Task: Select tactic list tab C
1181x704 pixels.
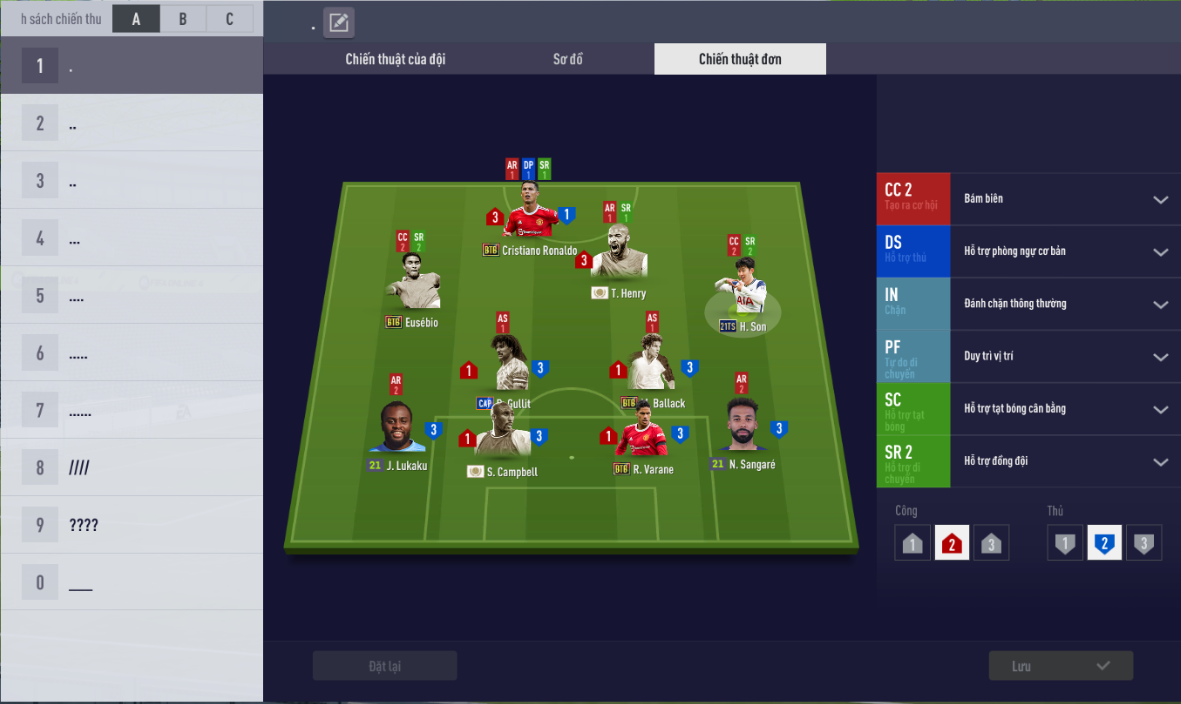Action: coord(230,19)
